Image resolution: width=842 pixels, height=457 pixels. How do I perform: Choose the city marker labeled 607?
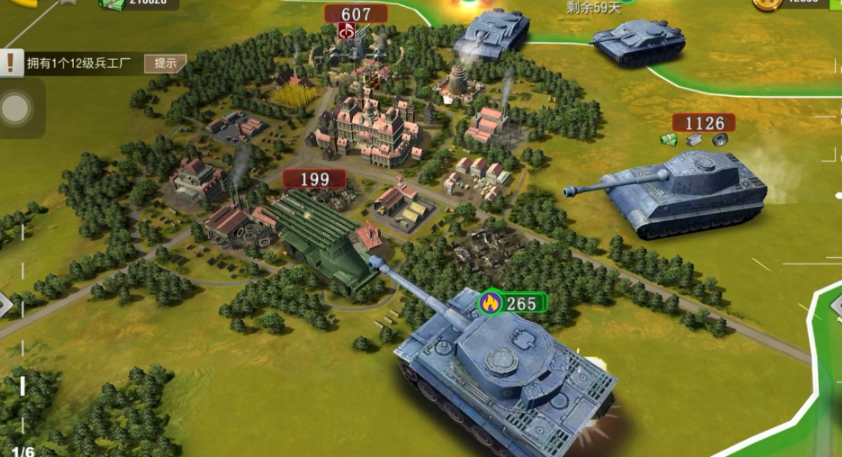356,14
